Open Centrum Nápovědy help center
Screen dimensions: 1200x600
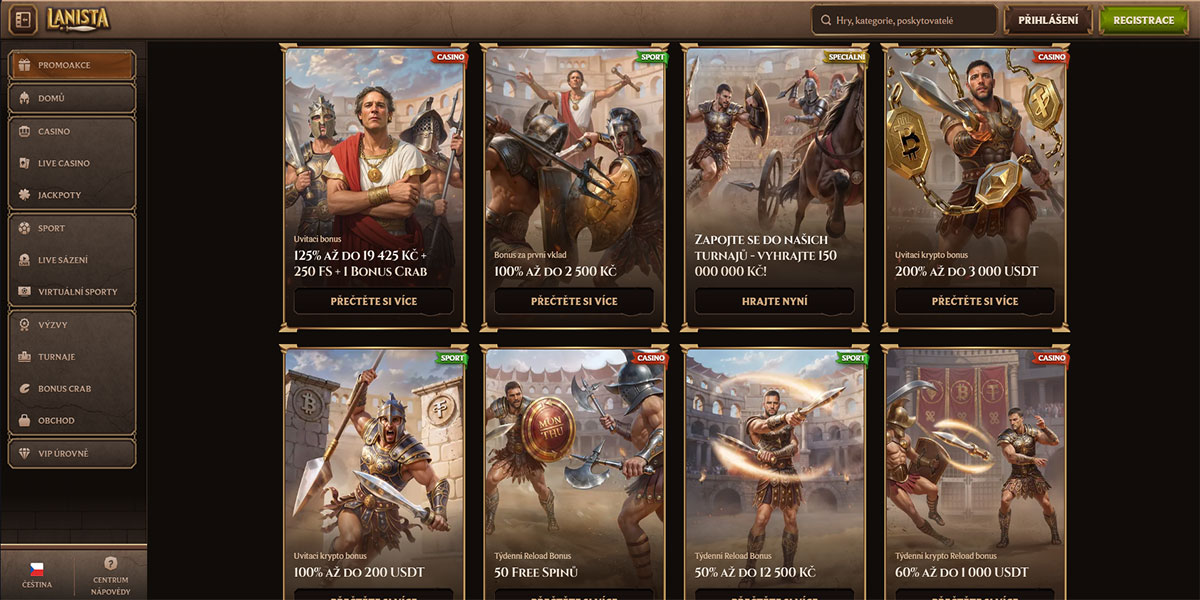pos(111,575)
